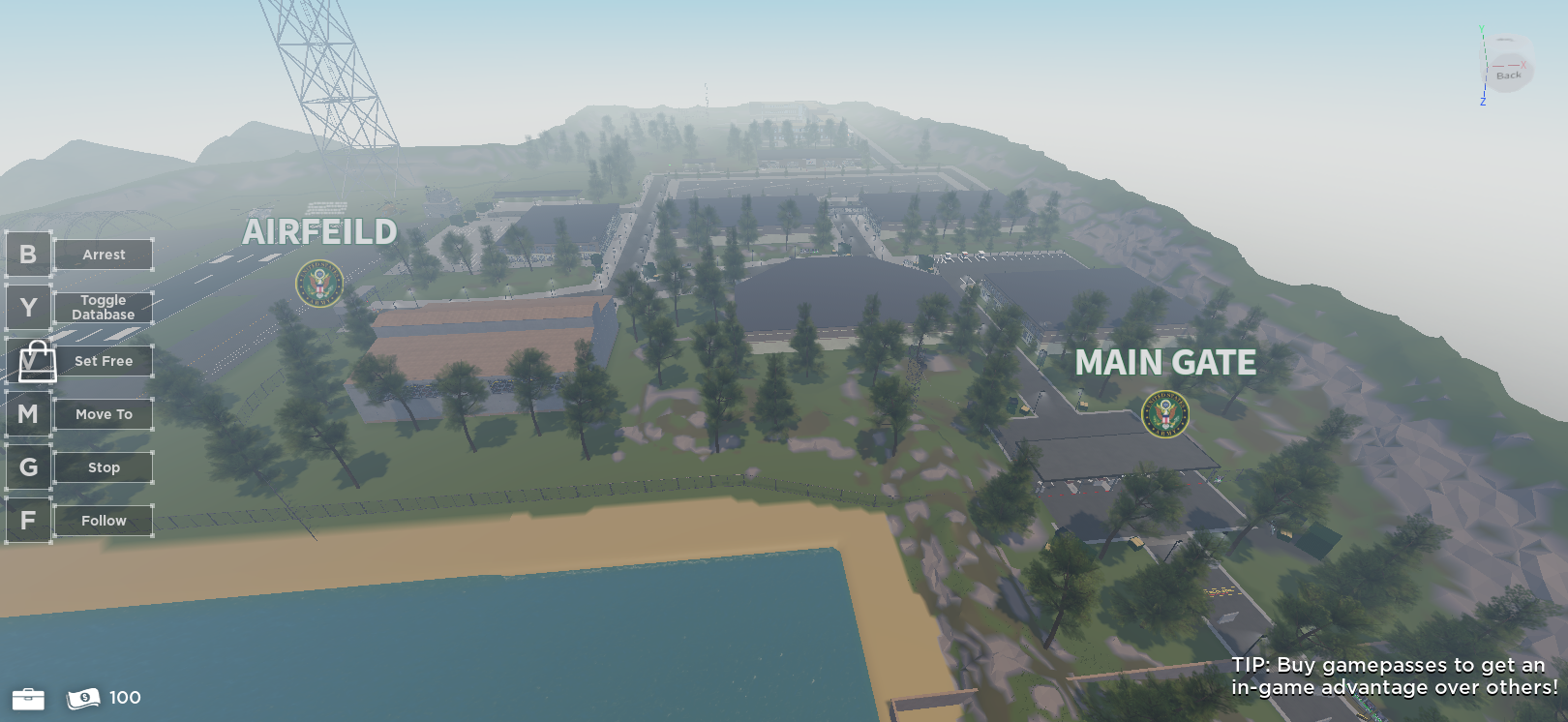Click the Y keybind icon beside Toggle Database

pyautogui.click(x=28, y=308)
